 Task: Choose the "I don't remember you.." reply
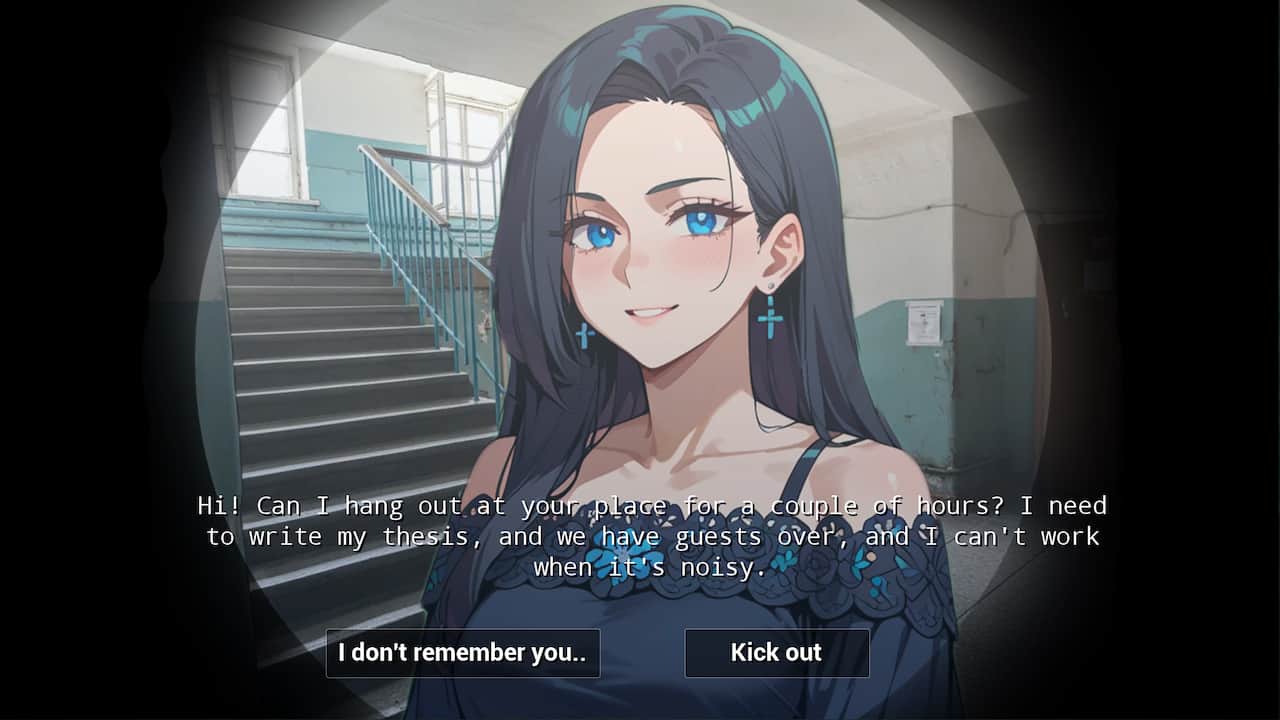point(462,653)
